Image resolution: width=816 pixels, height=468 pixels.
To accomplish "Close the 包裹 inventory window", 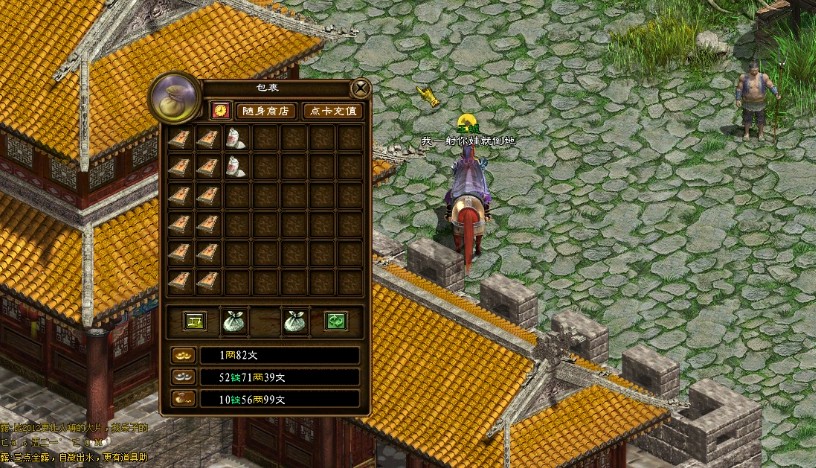I will pos(360,88).
